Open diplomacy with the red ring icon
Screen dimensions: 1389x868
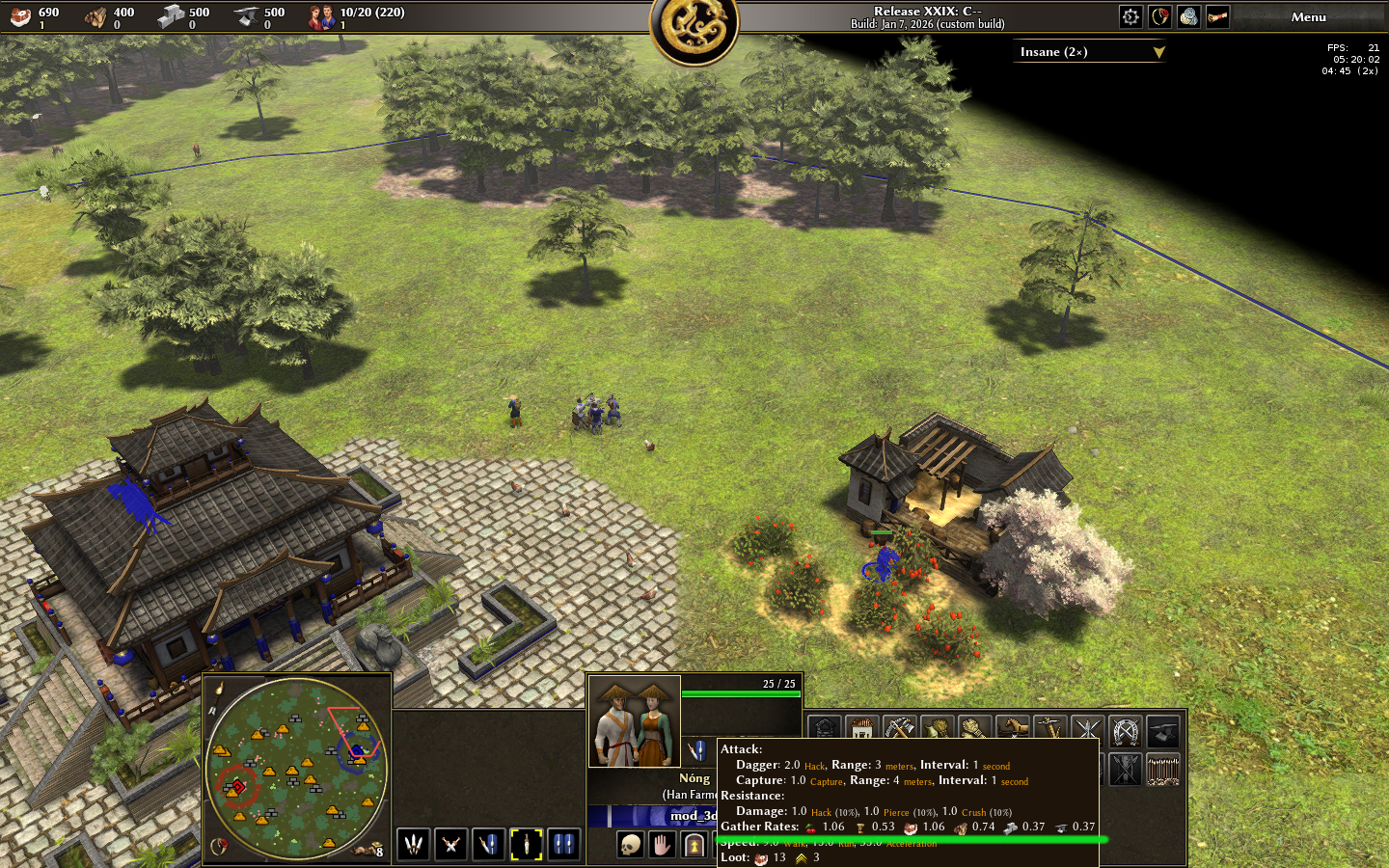click(1159, 16)
